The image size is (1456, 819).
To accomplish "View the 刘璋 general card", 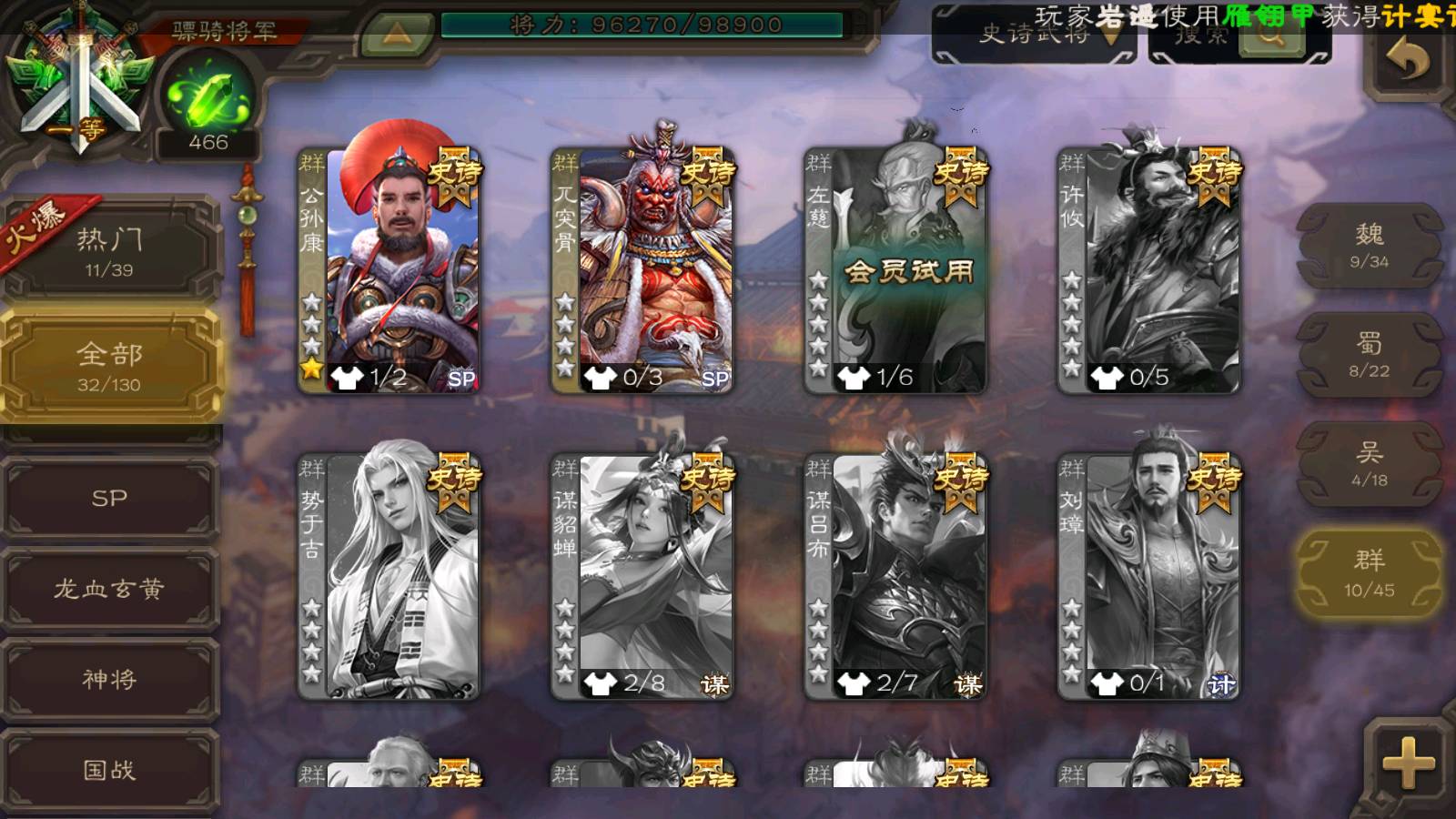I will click(1148, 577).
